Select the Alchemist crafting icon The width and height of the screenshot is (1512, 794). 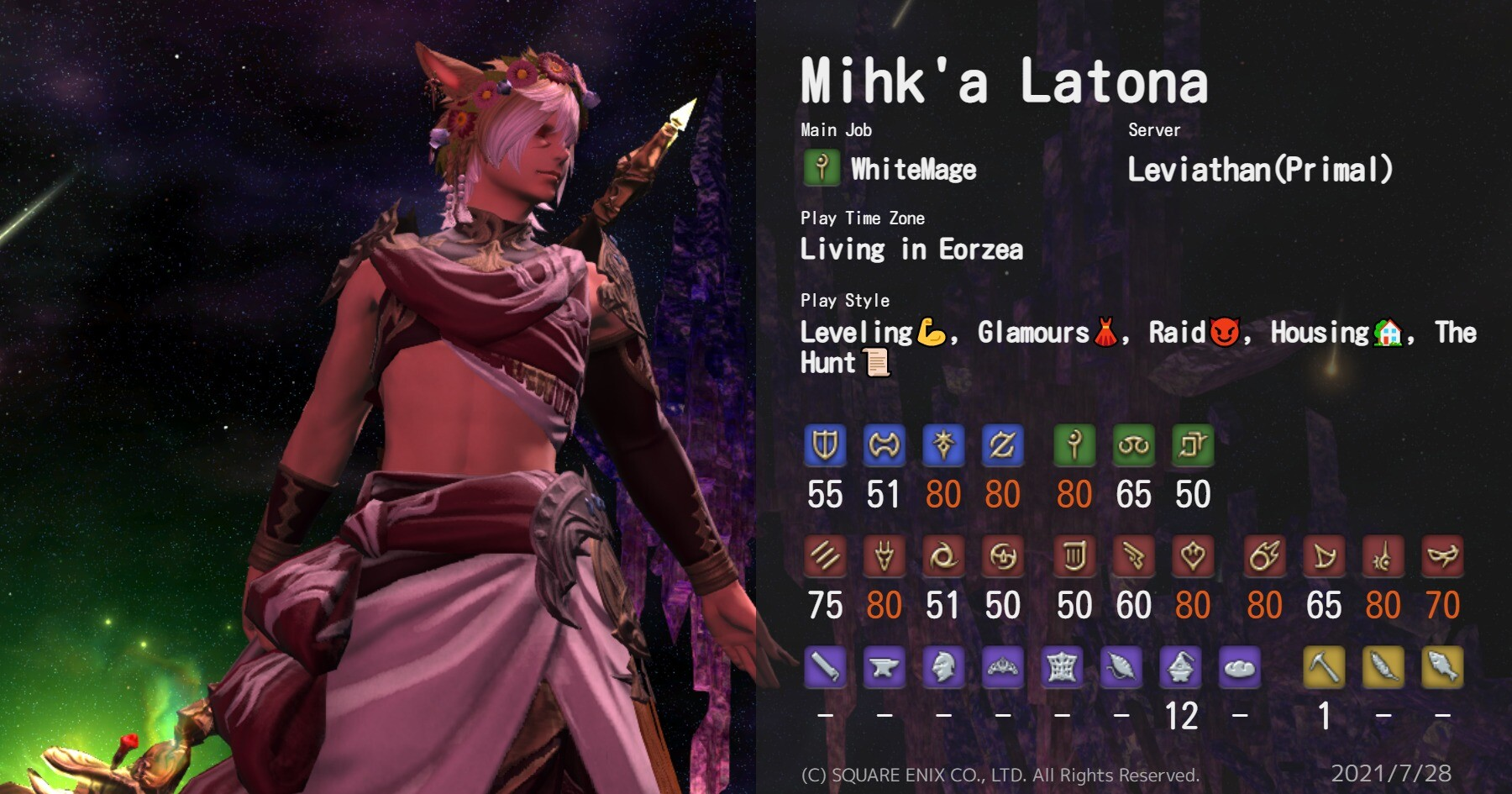tap(1180, 667)
